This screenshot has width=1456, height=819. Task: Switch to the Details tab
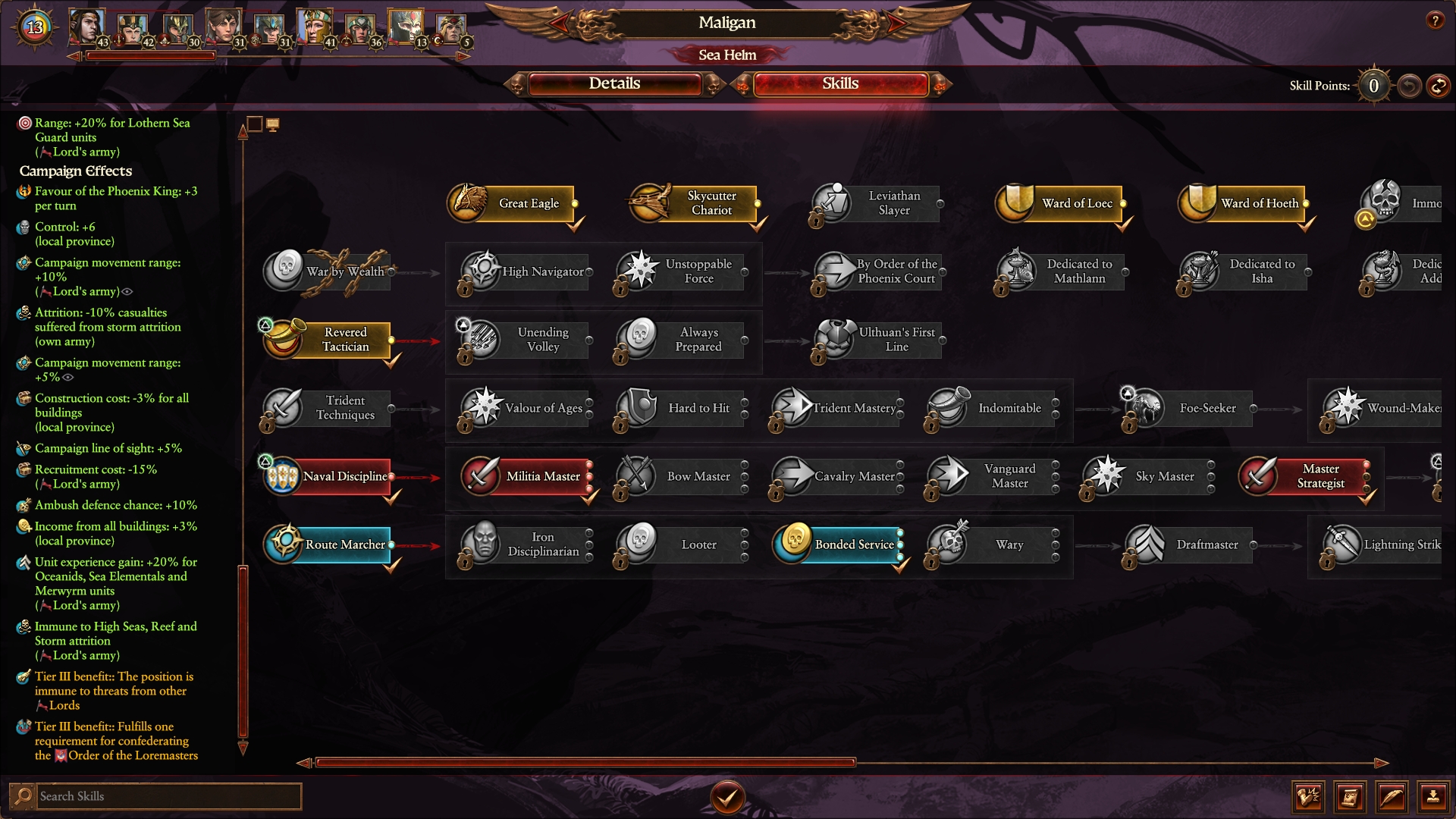(x=616, y=83)
